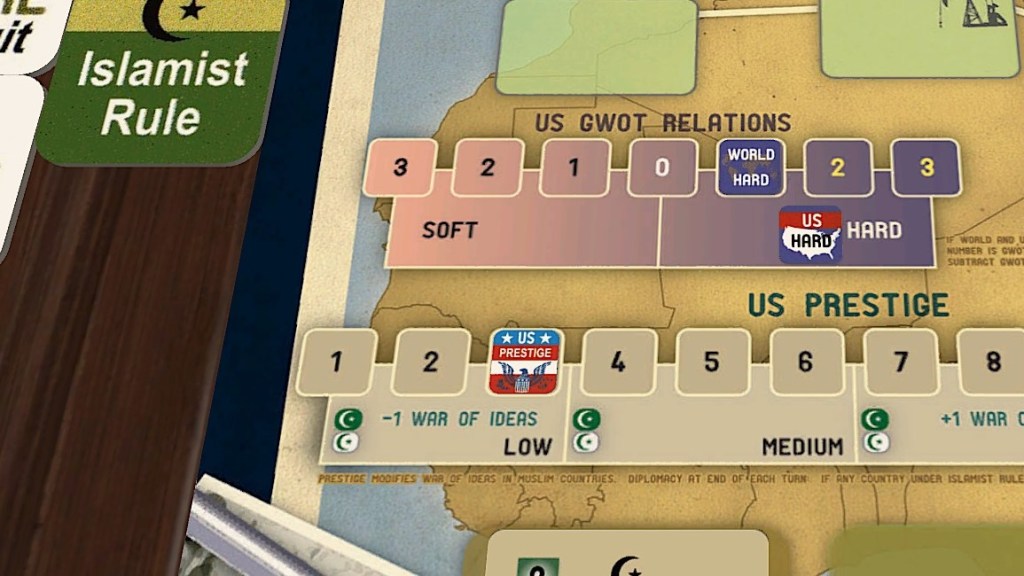Choose the purple Hard 3 GWOT space
Viewport: 1024px width, 576px height.
coord(926,167)
